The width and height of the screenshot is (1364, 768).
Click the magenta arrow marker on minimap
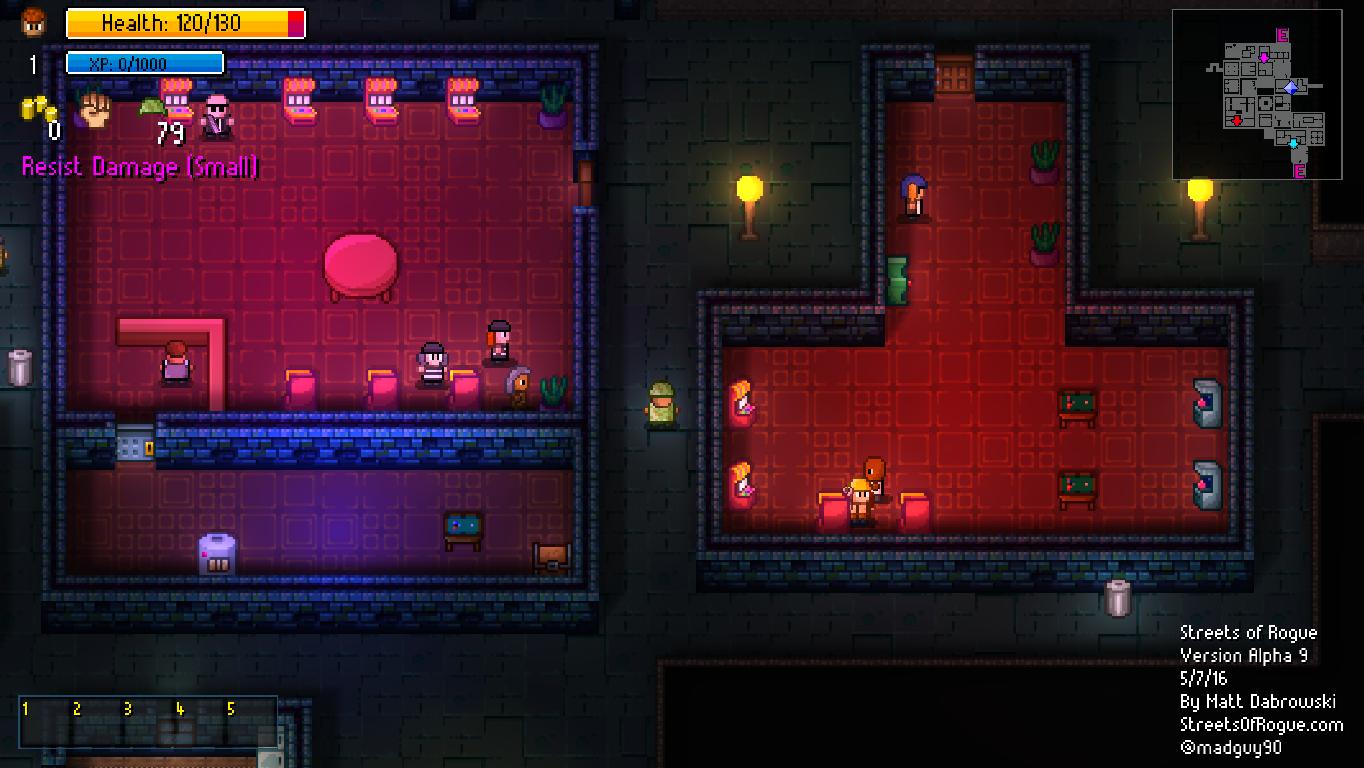(1264, 58)
